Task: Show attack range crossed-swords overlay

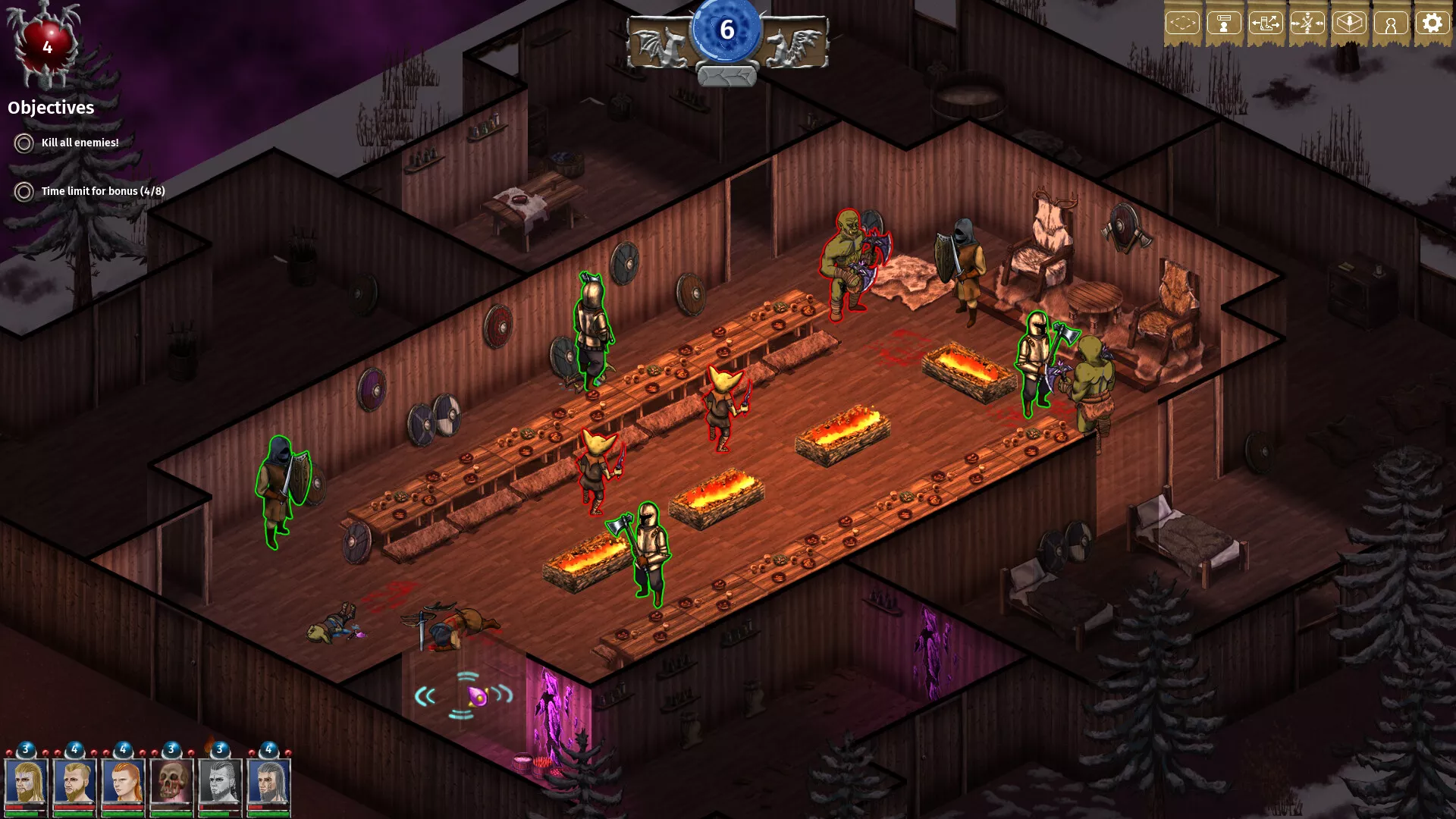Action: [1307, 24]
